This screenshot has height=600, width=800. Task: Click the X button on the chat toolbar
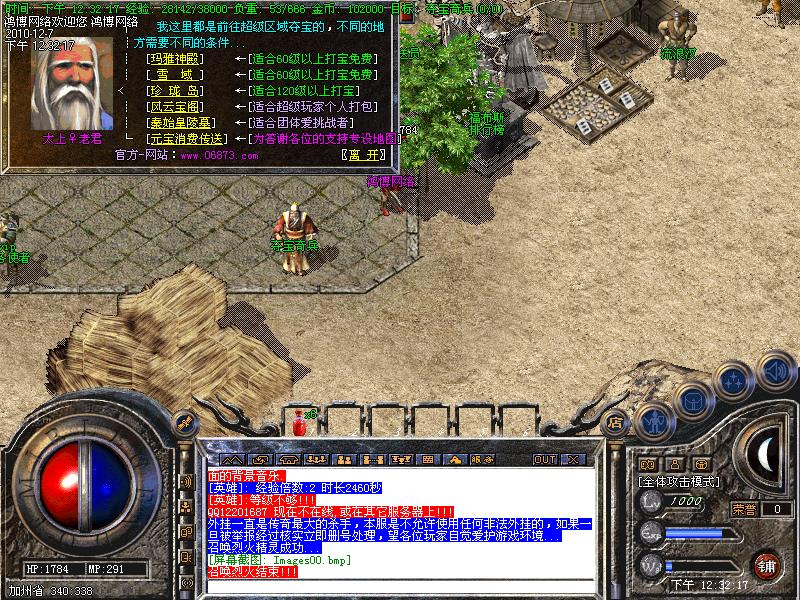pos(573,460)
